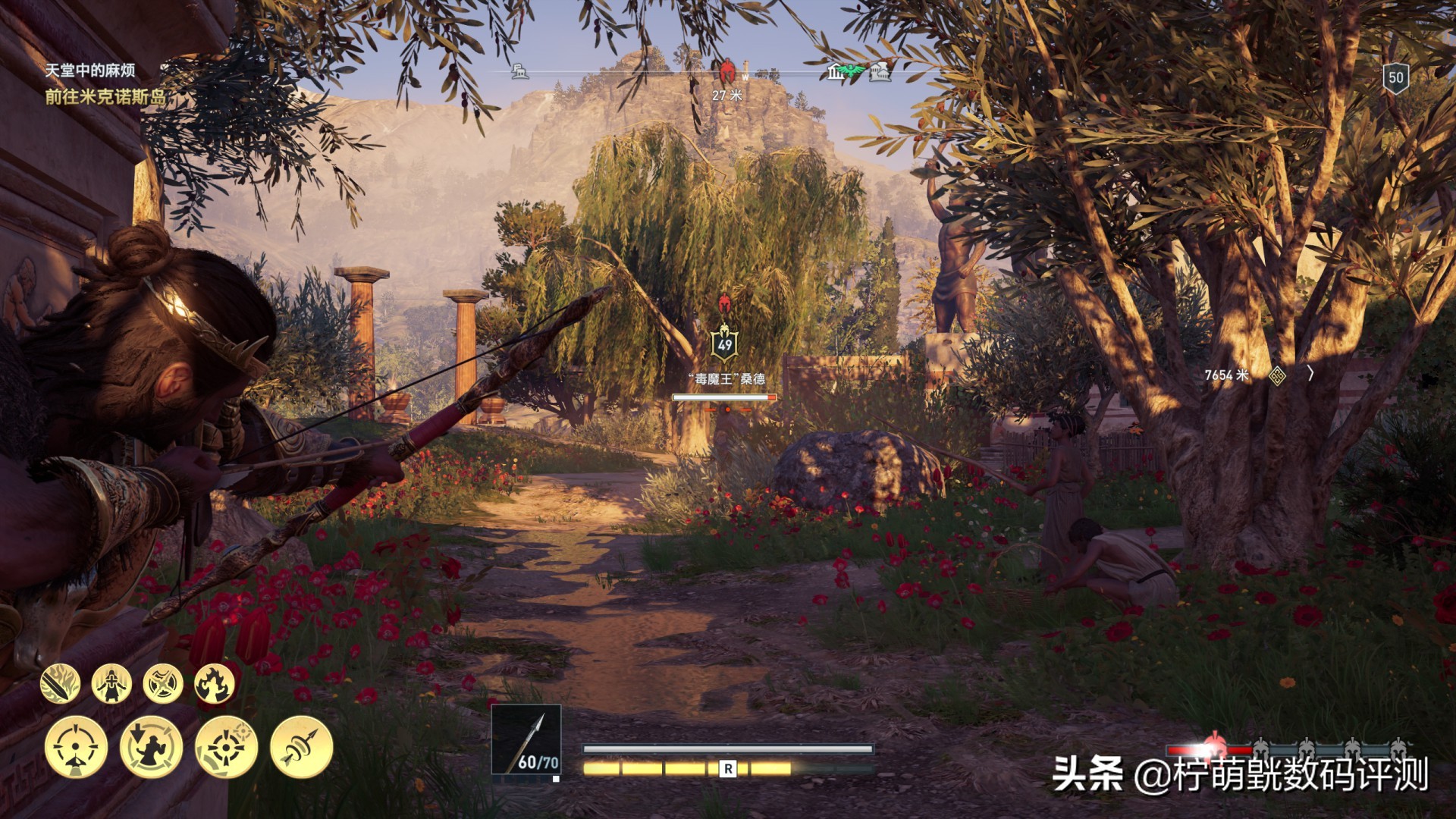Screen dimensions: 1456x819
Task: Click the level 49 badge above the enemy
Action: [724, 341]
